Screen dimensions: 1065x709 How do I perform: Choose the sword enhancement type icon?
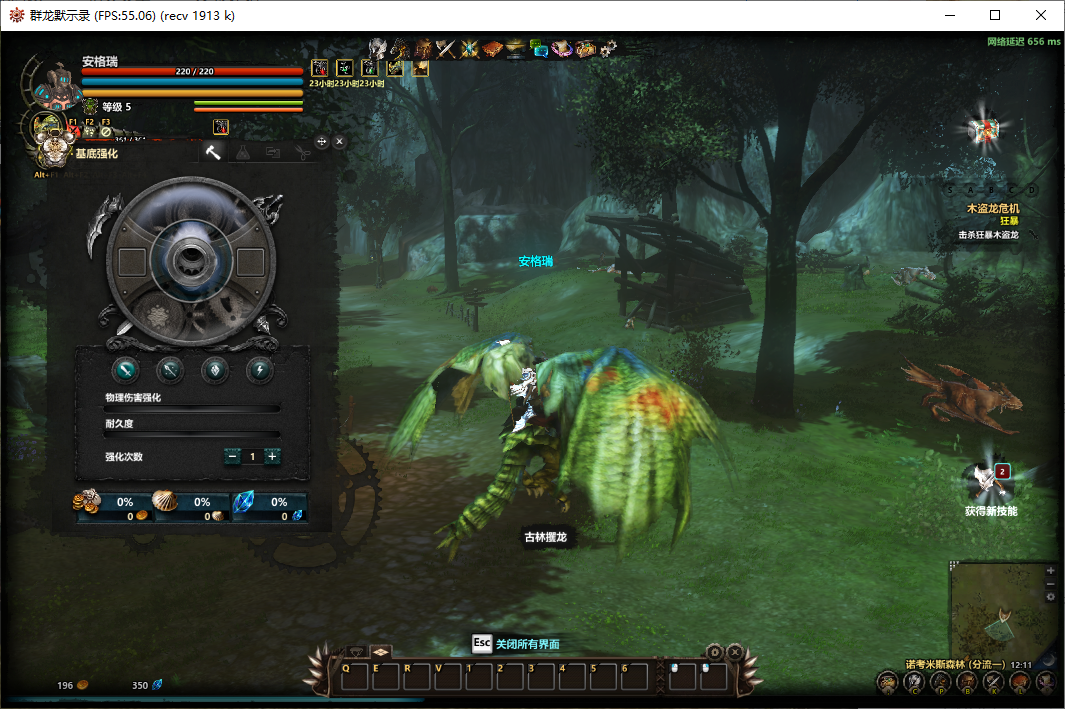coord(126,369)
